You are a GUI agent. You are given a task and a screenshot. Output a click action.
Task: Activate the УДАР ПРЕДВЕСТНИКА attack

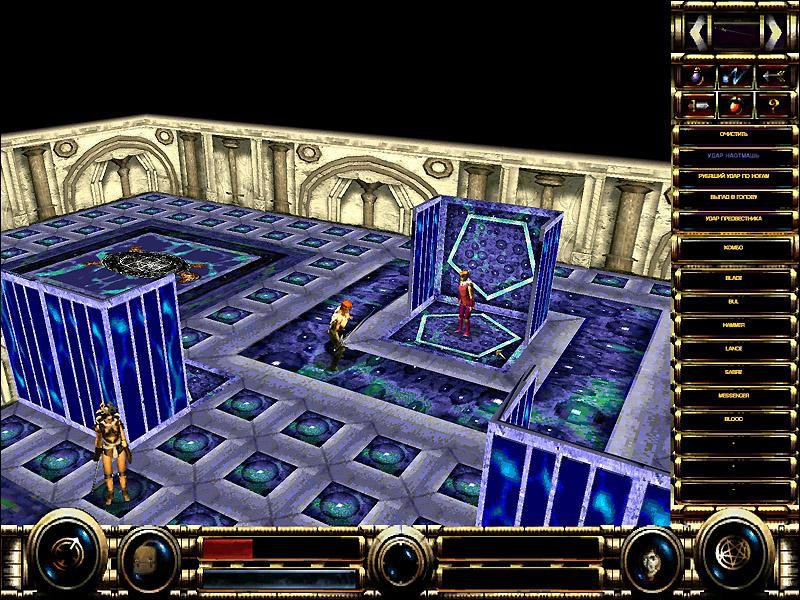pos(735,217)
